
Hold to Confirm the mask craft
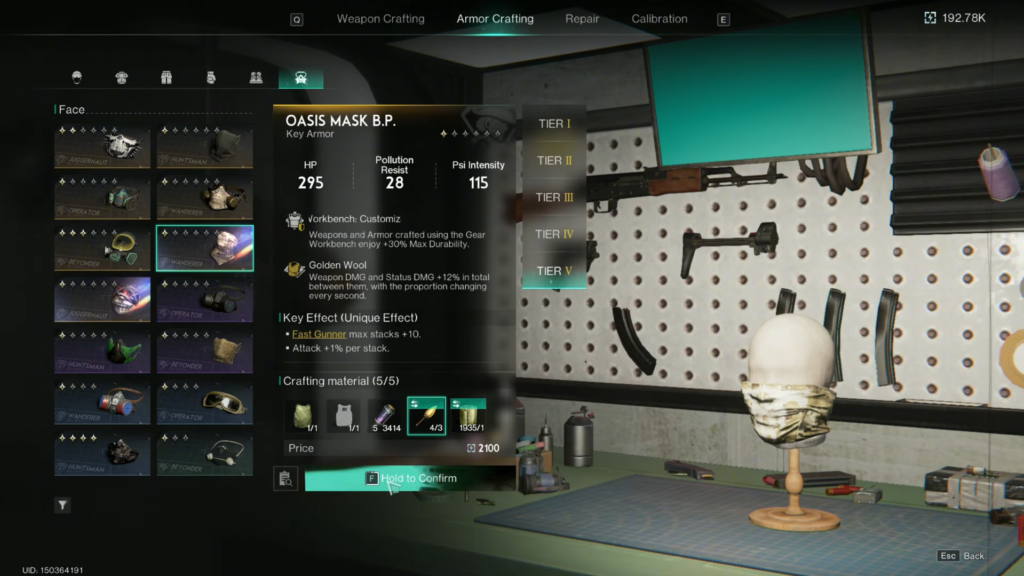[x=410, y=479]
